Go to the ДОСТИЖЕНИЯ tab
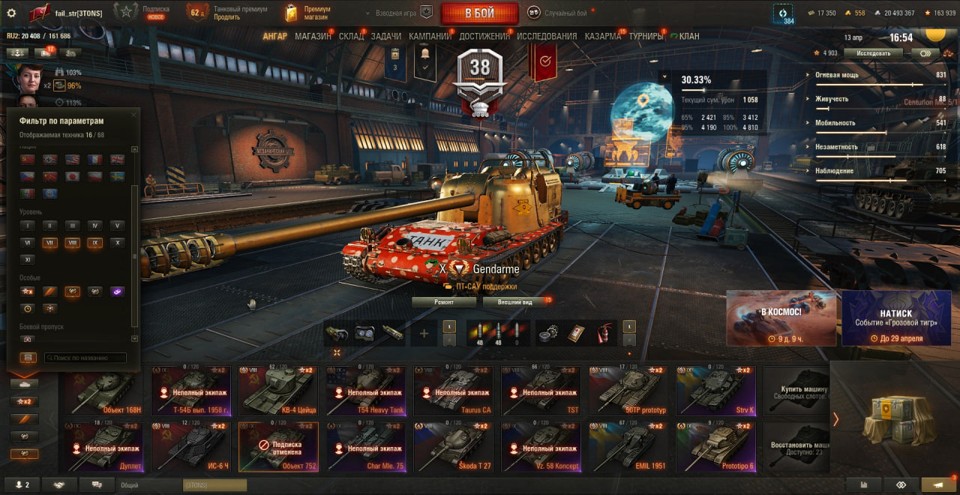 (484, 36)
